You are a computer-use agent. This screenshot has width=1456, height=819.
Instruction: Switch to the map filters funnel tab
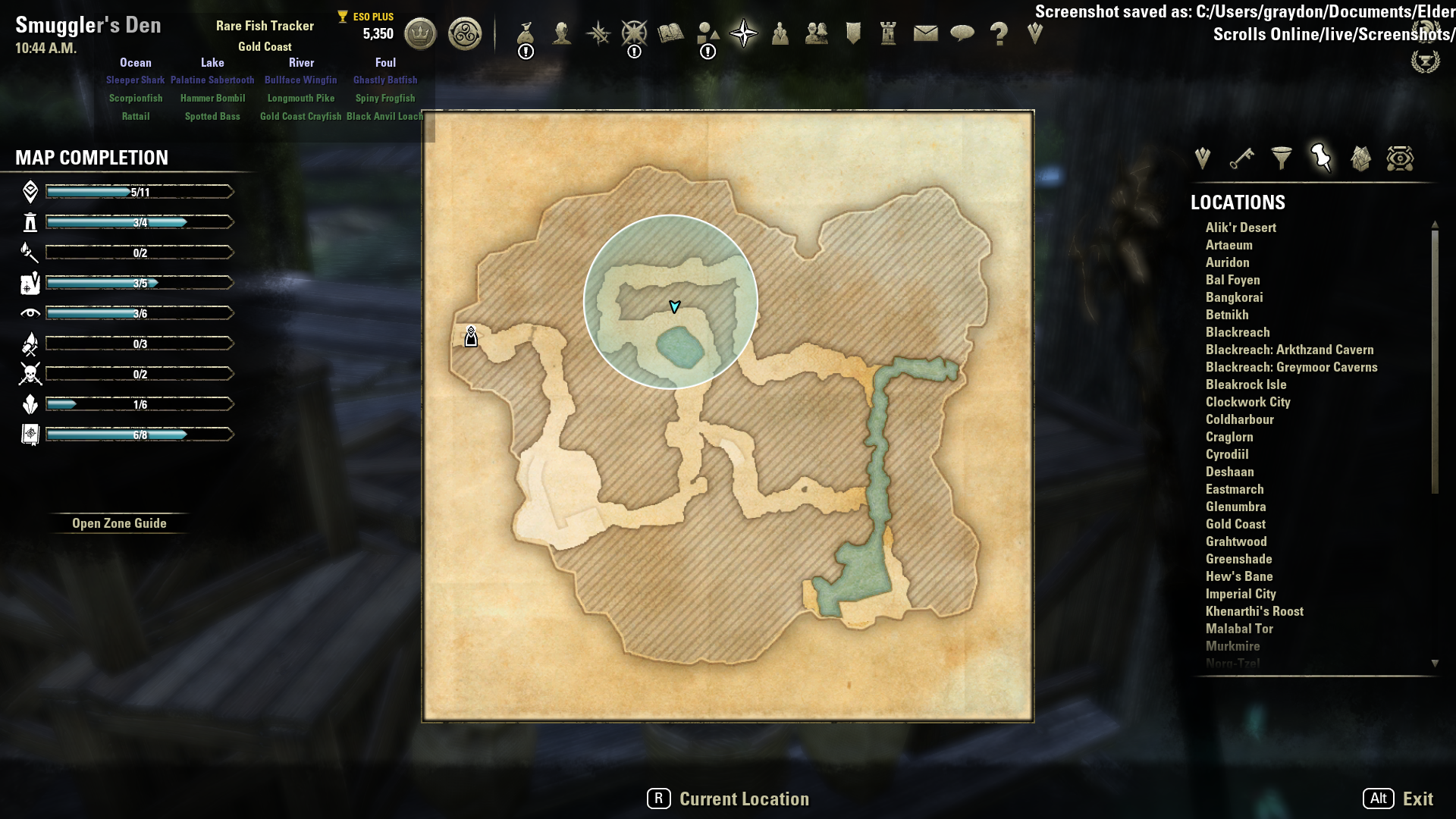click(x=1282, y=158)
